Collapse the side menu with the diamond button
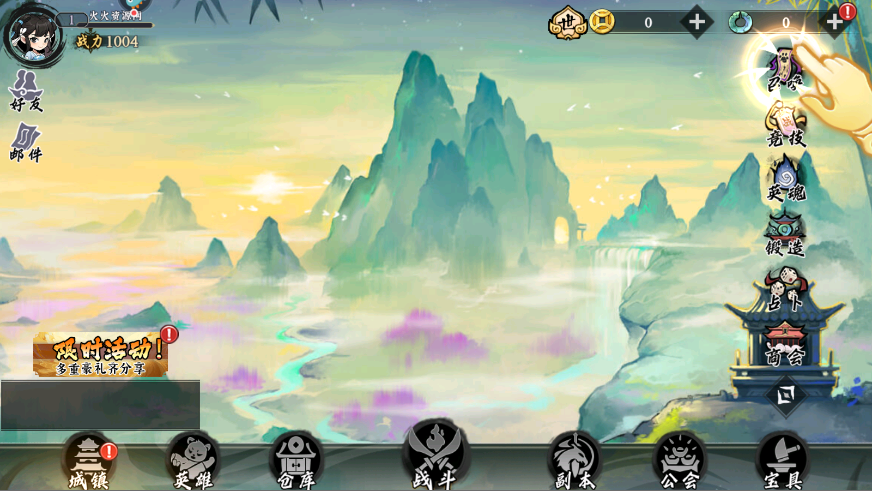The height and width of the screenshot is (491, 872). point(786,395)
